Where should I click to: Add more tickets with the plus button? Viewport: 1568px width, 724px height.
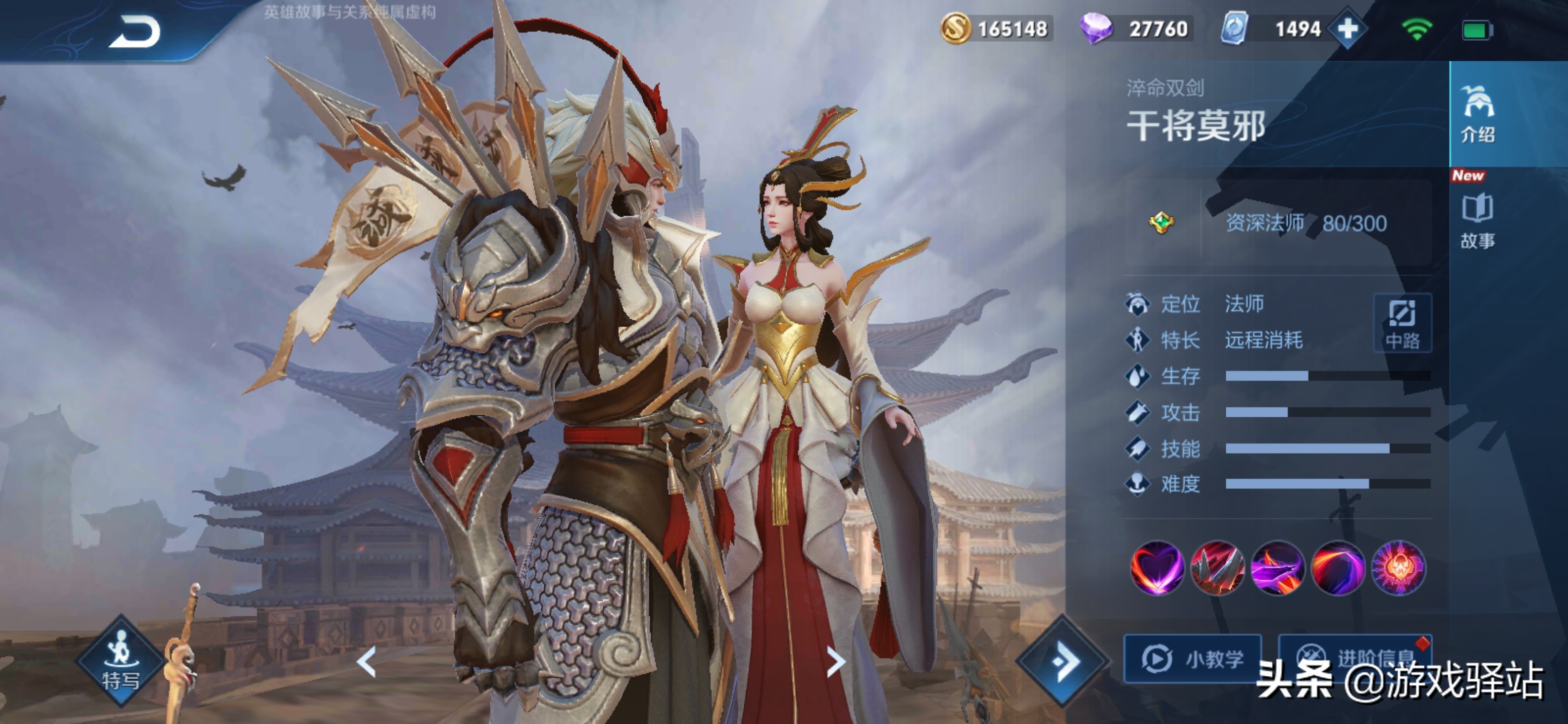[1347, 29]
